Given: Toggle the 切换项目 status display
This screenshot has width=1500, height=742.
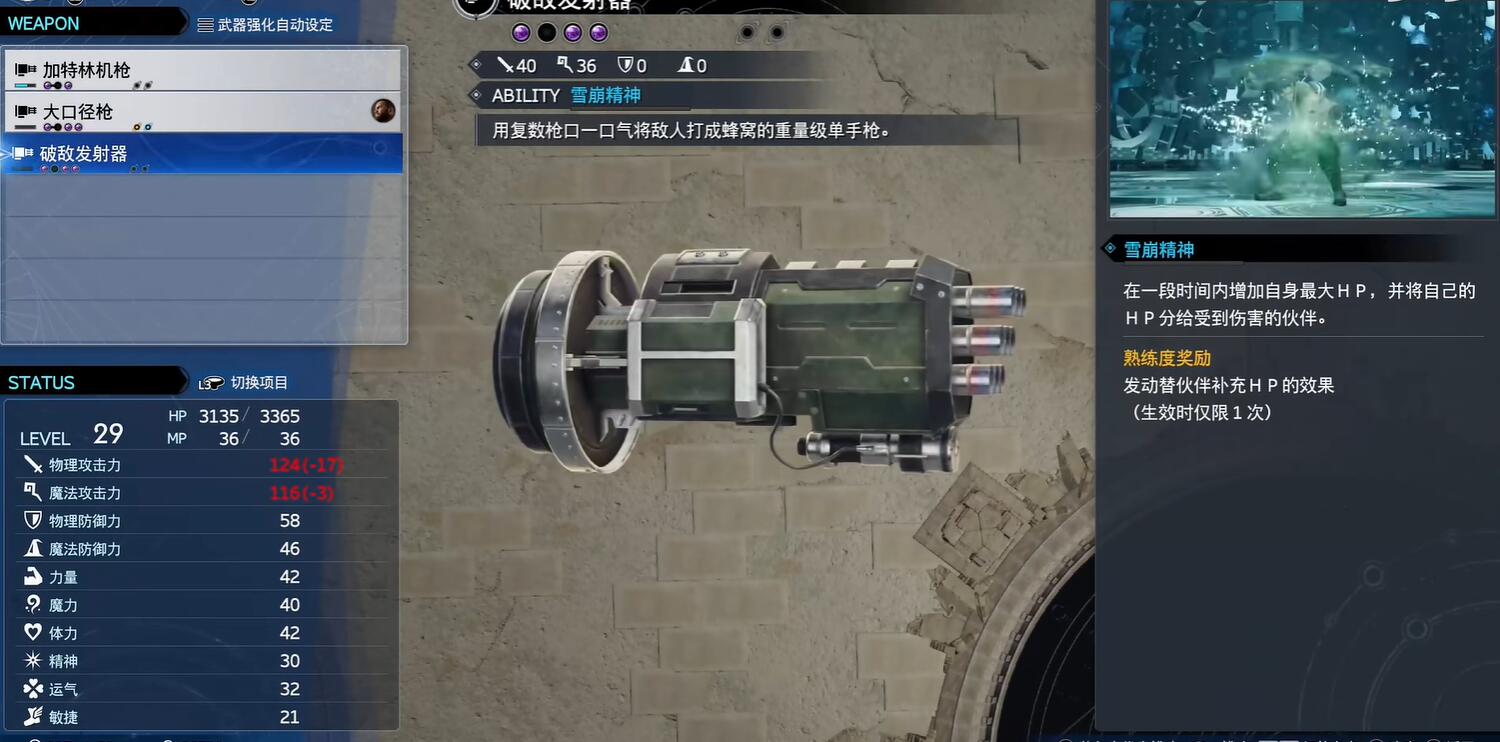Looking at the screenshot, I should click(x=245, y=383).
